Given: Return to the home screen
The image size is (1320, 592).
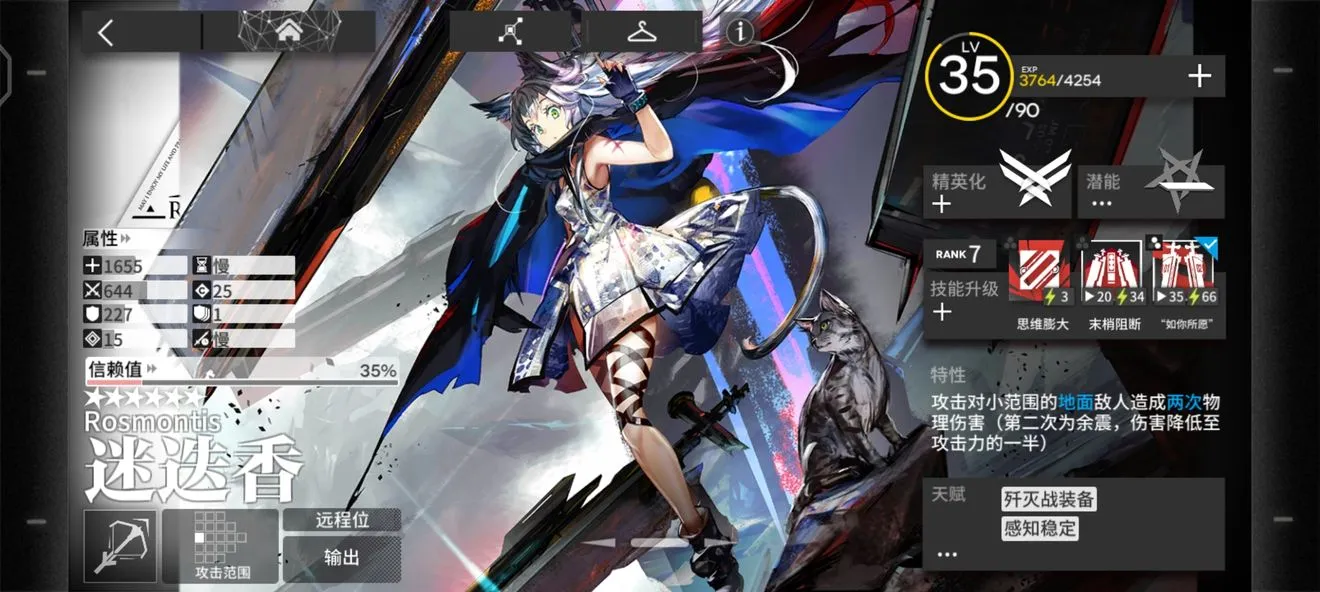Looking at the screenshot, I should pyautogui.click(x=289, y=32).
